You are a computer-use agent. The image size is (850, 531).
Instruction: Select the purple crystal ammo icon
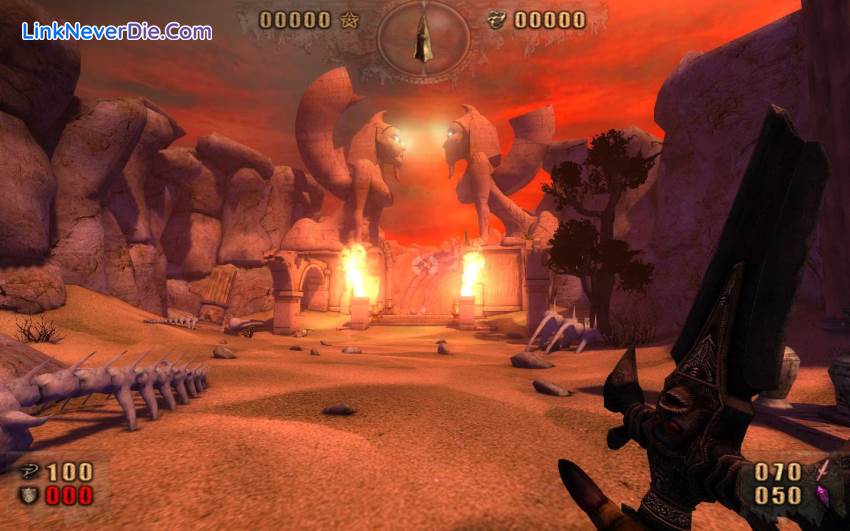click(x=822, y=495)
